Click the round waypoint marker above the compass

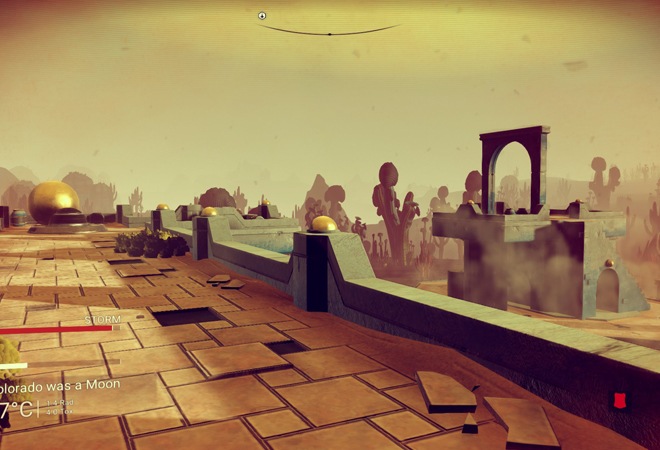point(262,16)
